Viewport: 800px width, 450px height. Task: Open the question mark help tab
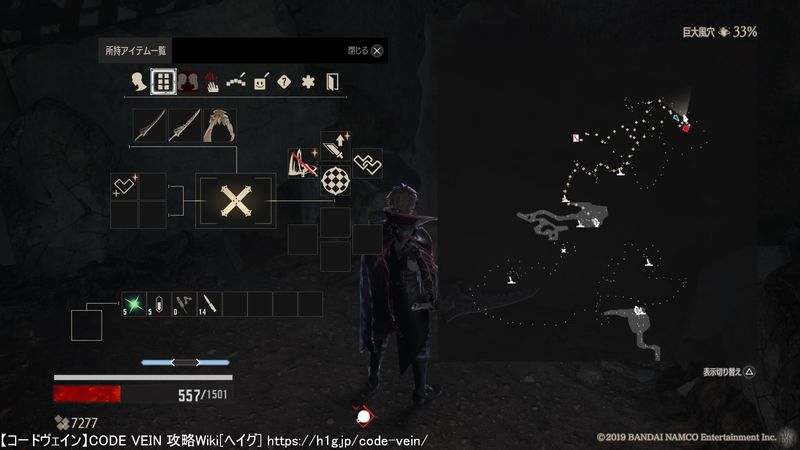point(284,82)
